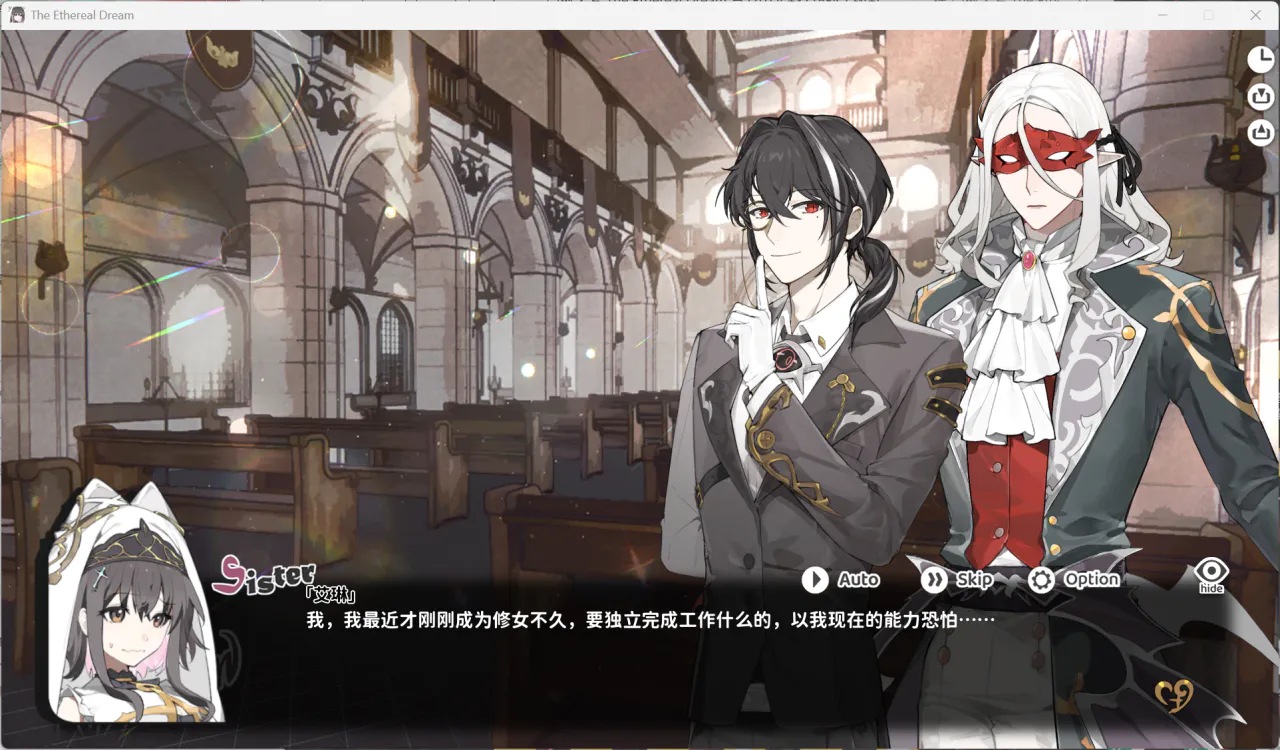Click the load icon with the upward arrow
The image size is (1280, 750).
tap(1261, 132)
